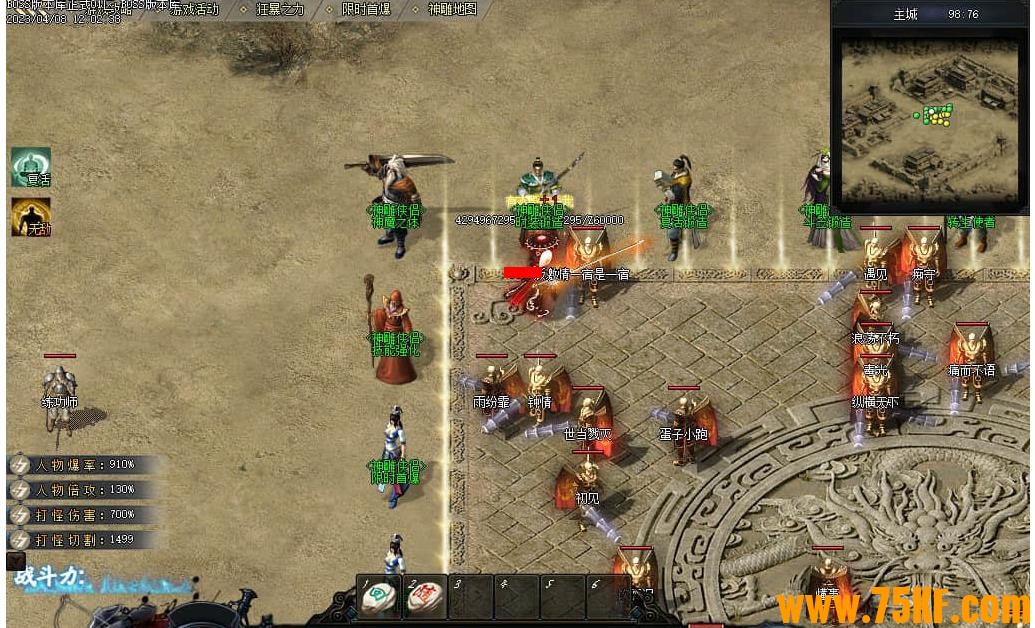
Task: Show the 神雕地图 map menu
Action: [x=452, y=9]
